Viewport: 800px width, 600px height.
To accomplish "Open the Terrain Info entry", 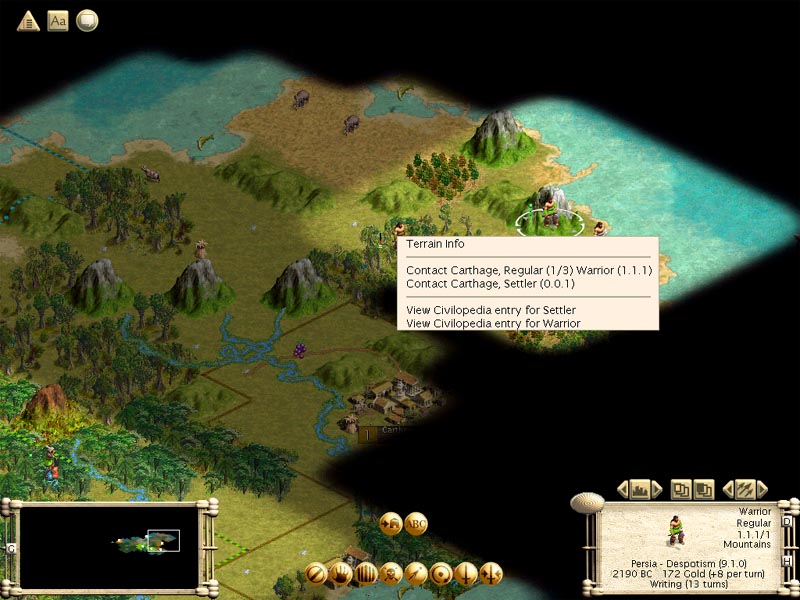I will coord(436,244).
